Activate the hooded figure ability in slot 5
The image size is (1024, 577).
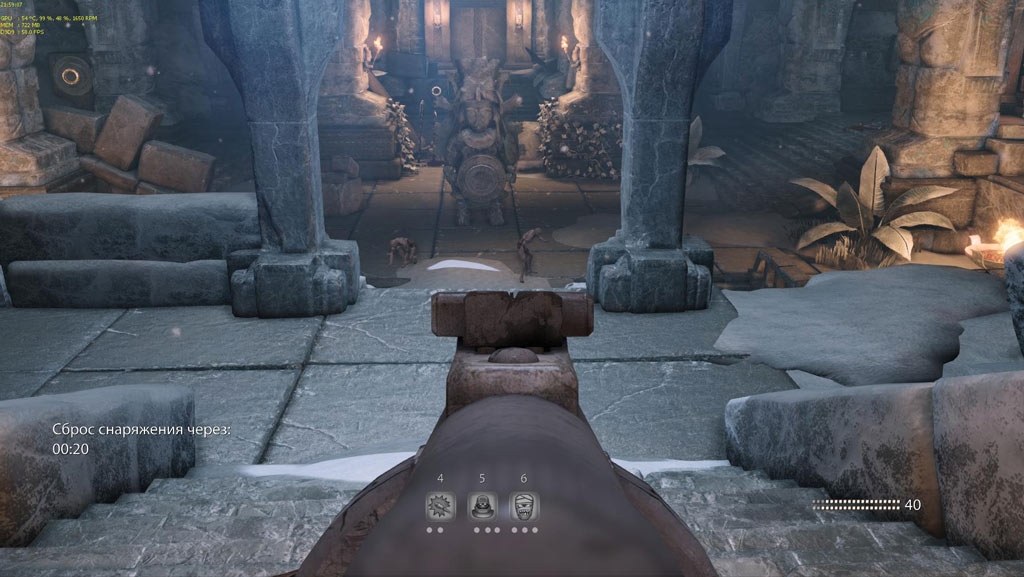point(483,506)
